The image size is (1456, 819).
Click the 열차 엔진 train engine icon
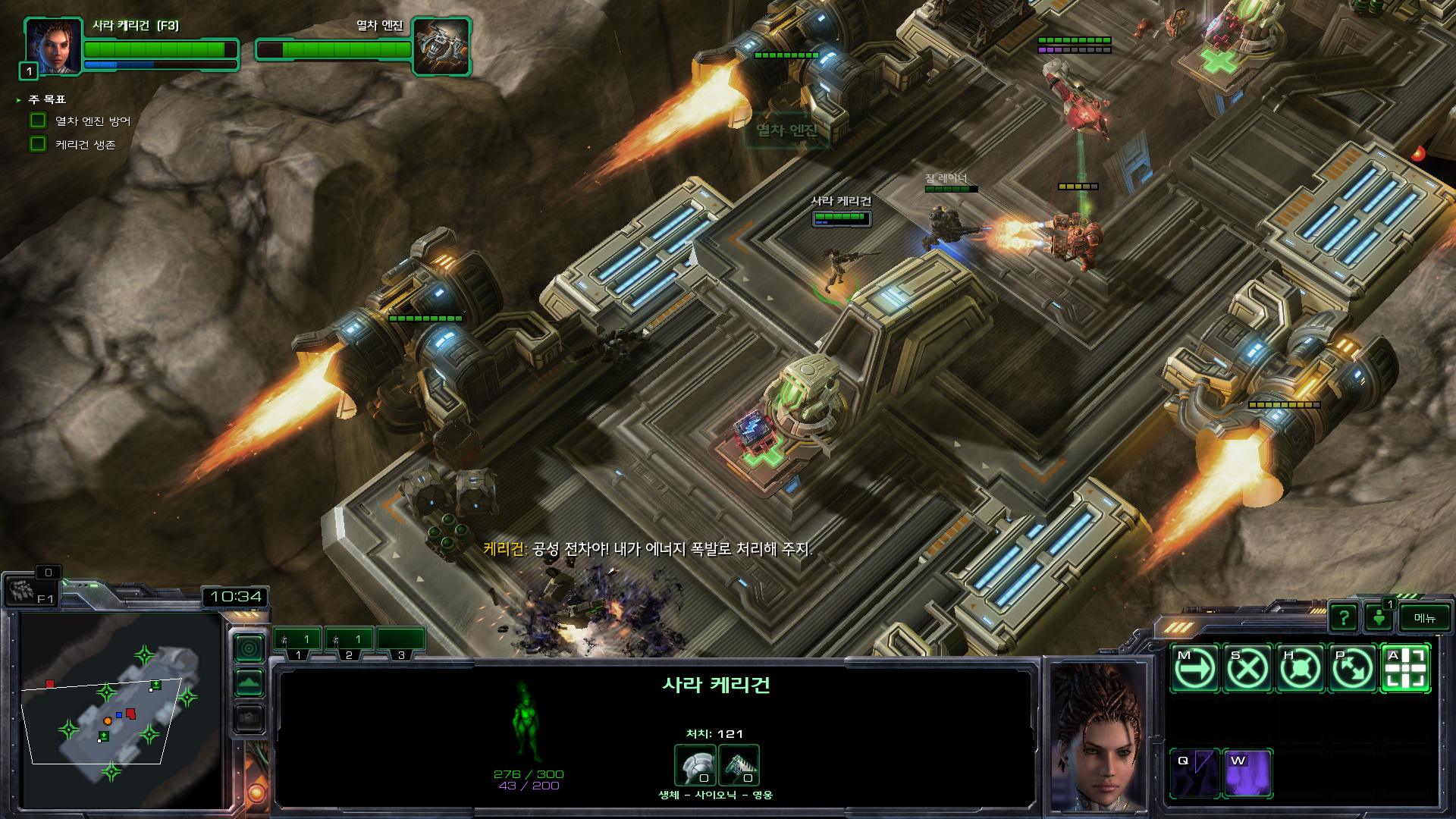click(441, 46)
